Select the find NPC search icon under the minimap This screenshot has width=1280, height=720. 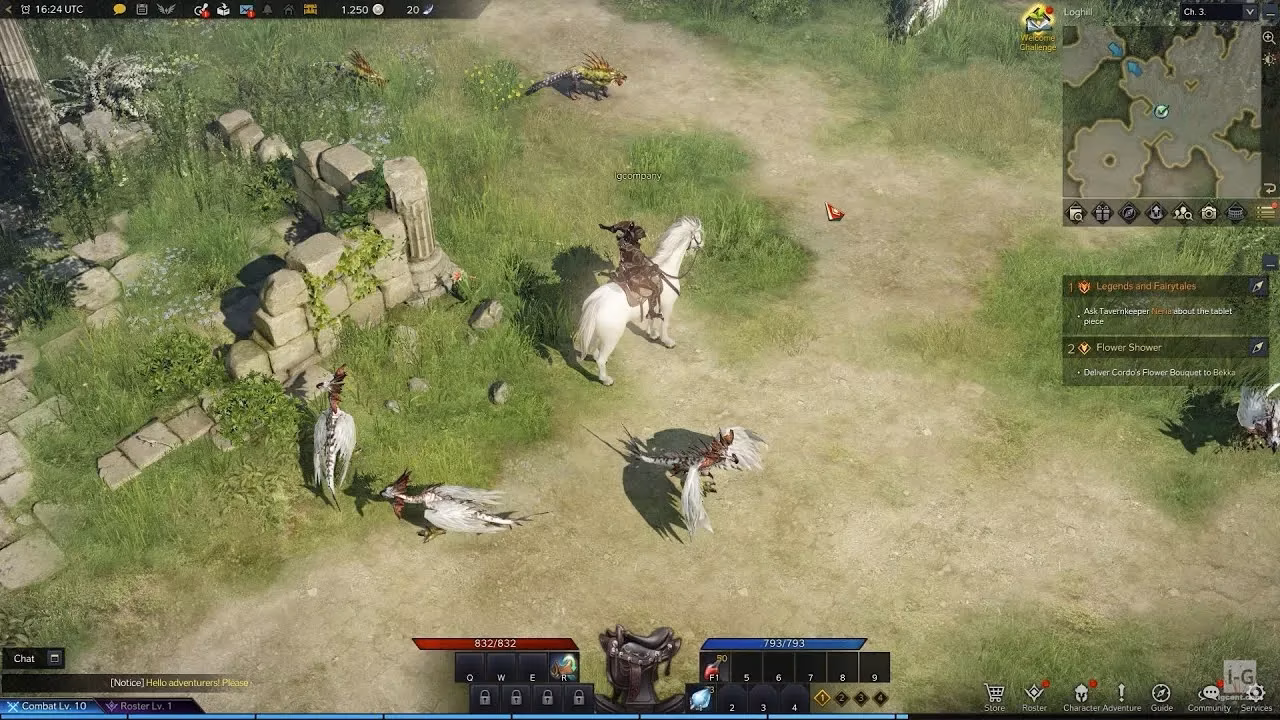(1181, 212)
